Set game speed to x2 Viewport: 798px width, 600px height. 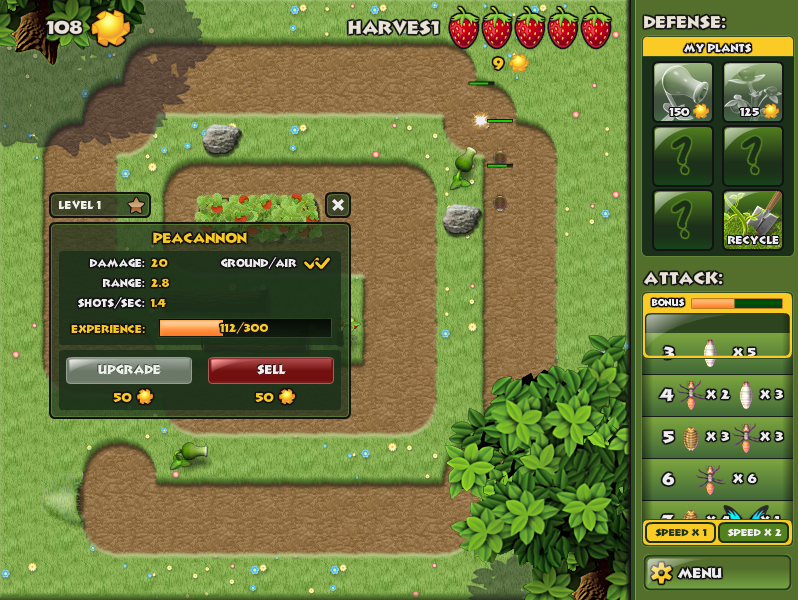(754, 533)
